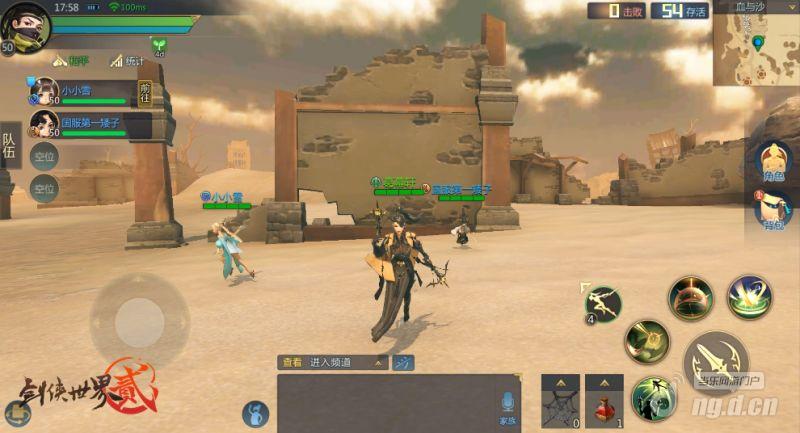800x433 pixels.
Task: Toggle the 和平 (peace) combat mode
Action: click(72, 61)
